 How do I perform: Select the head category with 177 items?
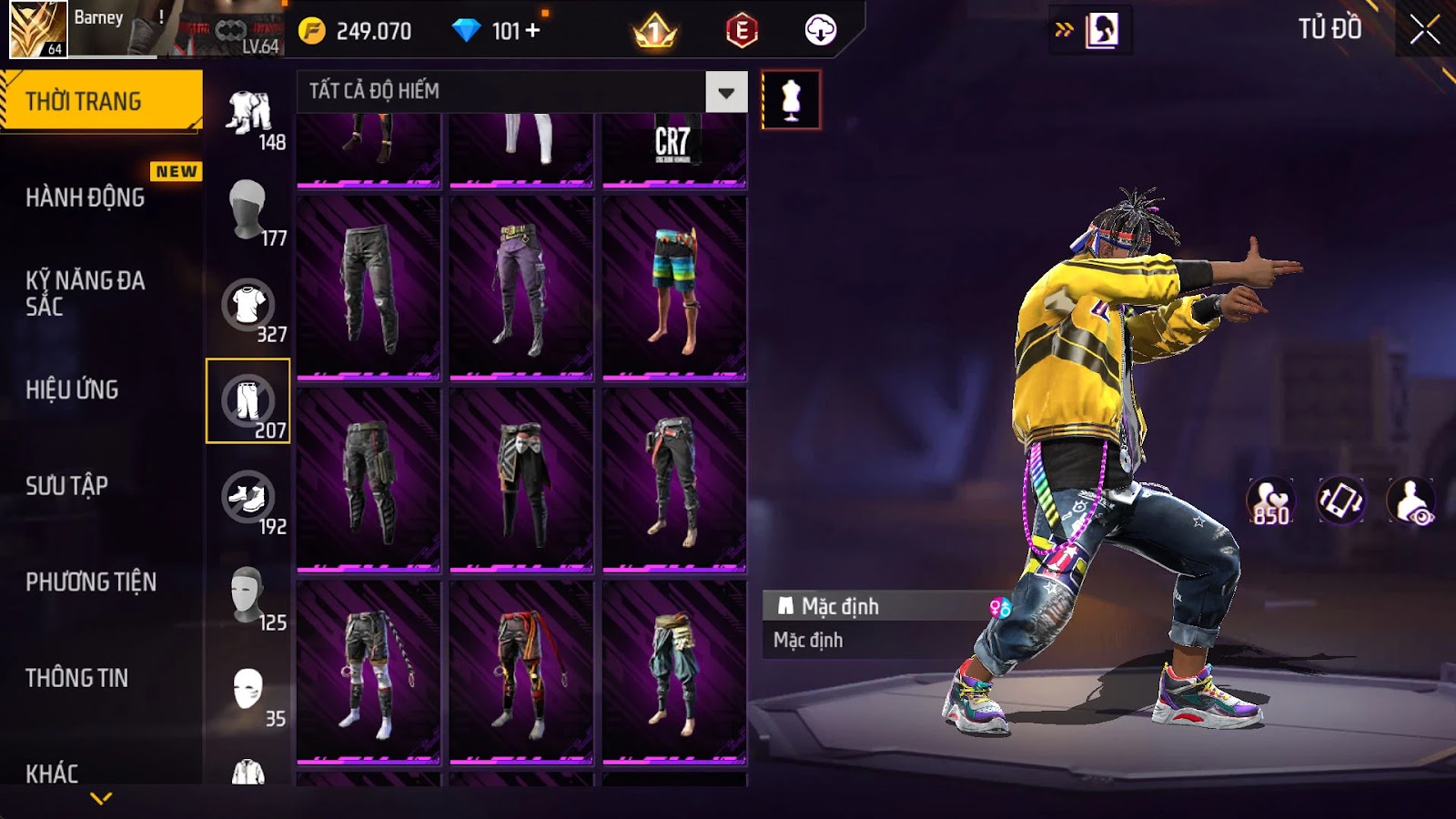(248, 208)
